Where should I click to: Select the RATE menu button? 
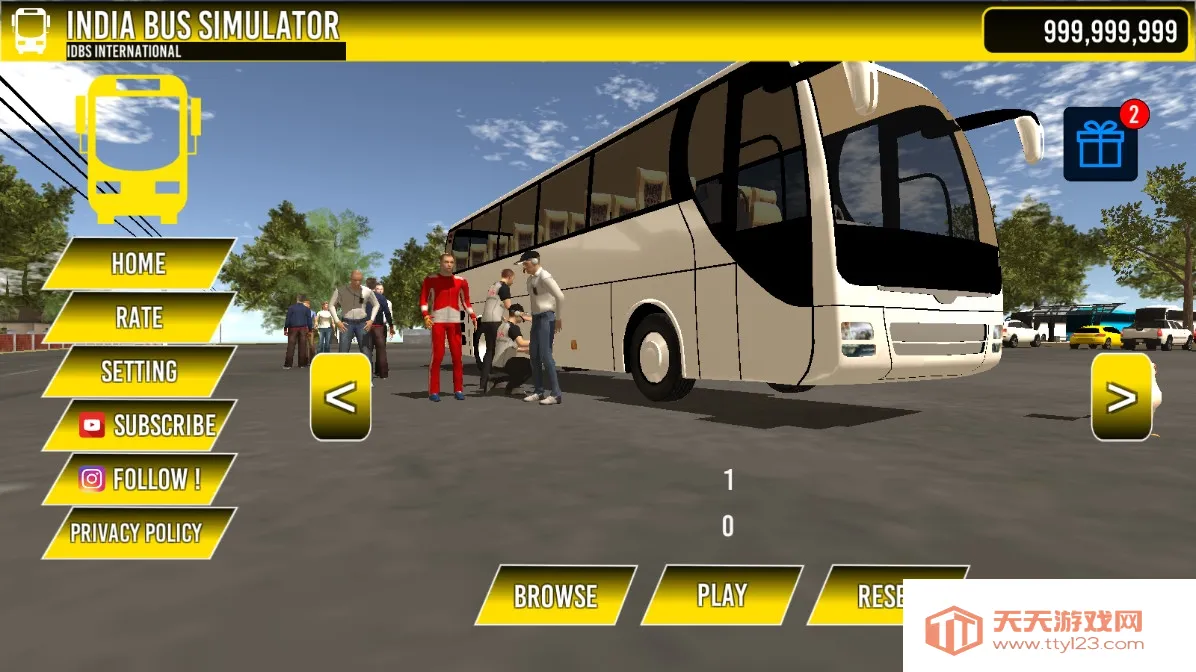click(x=139, y=318)
